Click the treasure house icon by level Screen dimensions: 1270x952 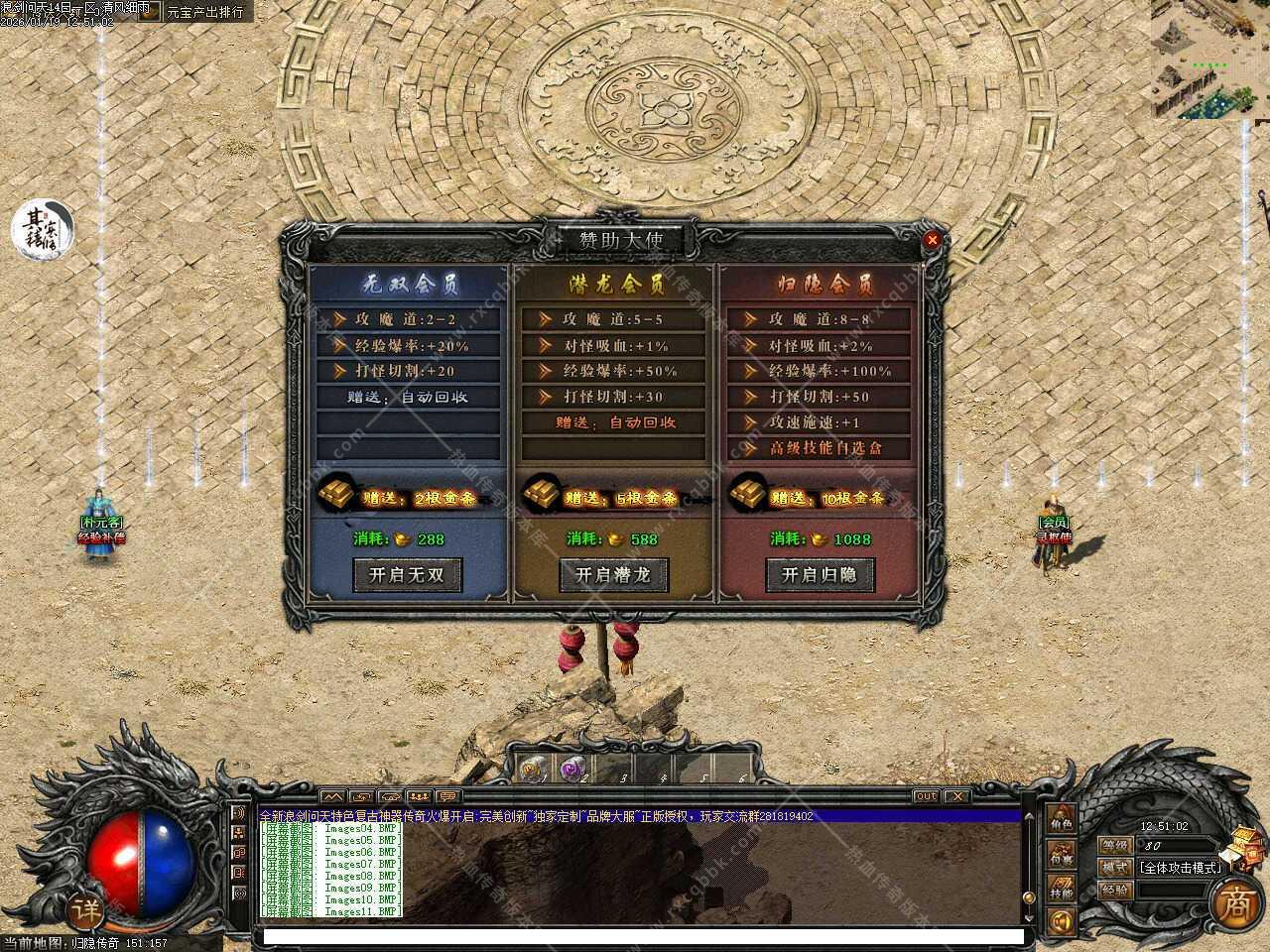click(1243, 848)
